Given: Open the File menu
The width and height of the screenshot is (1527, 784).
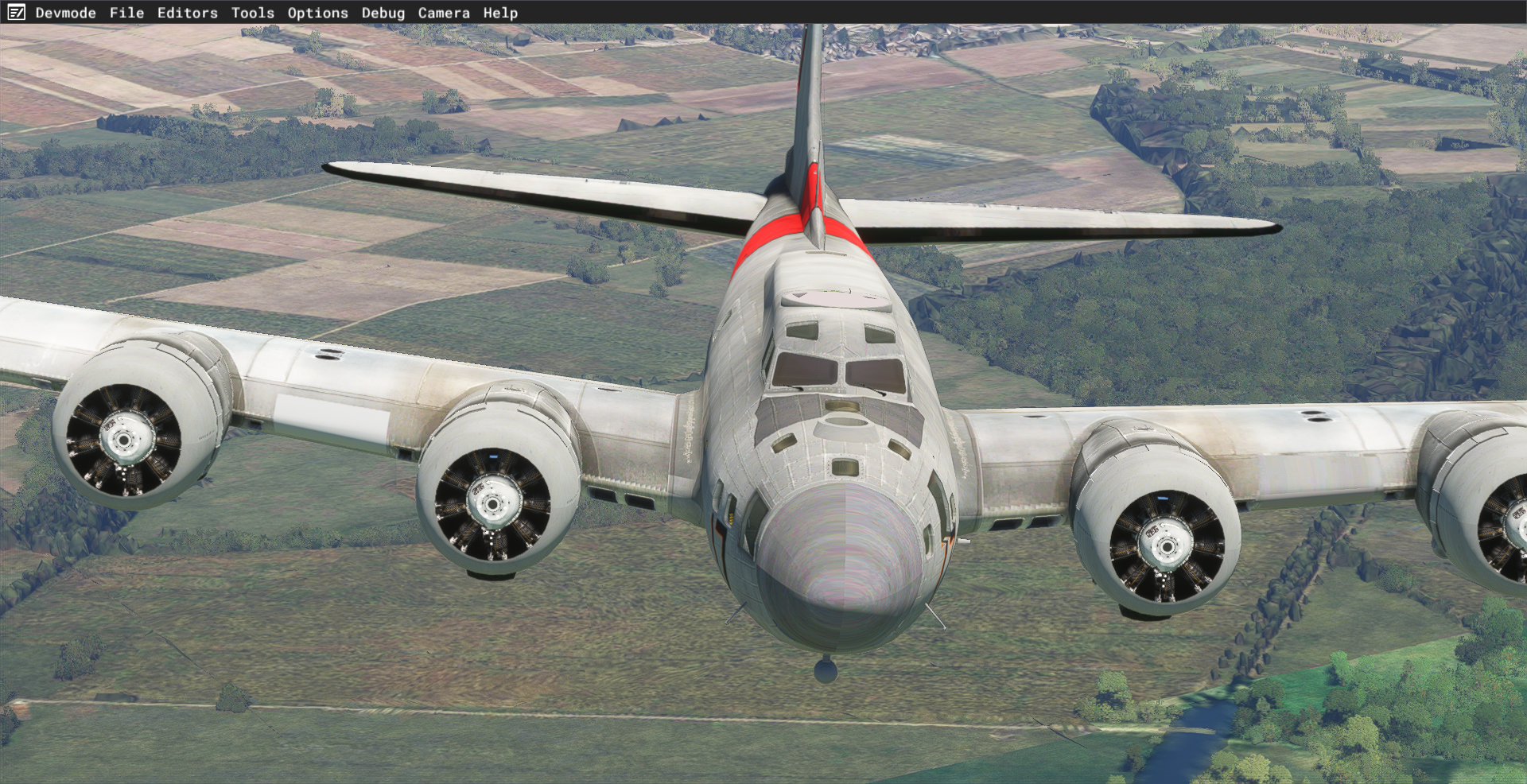Looking at the screenshot, I should click(x=126, y=13).
